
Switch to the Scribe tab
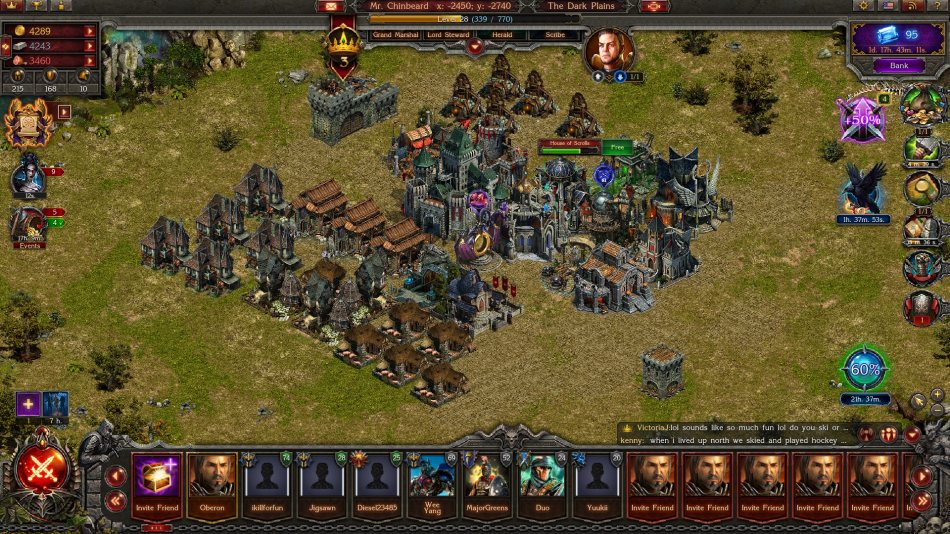(x=555, y=35)
